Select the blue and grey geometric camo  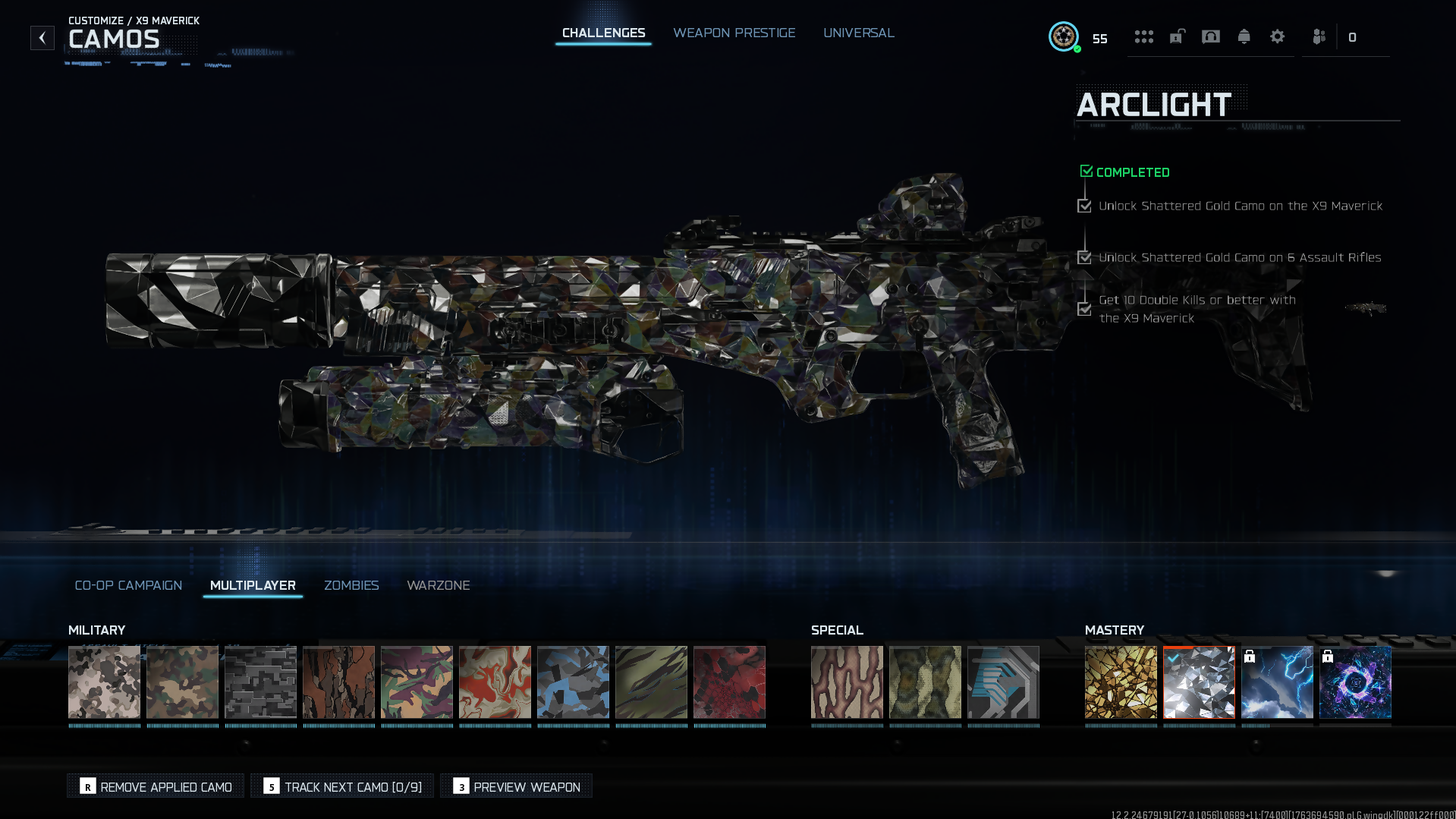tap(573, 682)
